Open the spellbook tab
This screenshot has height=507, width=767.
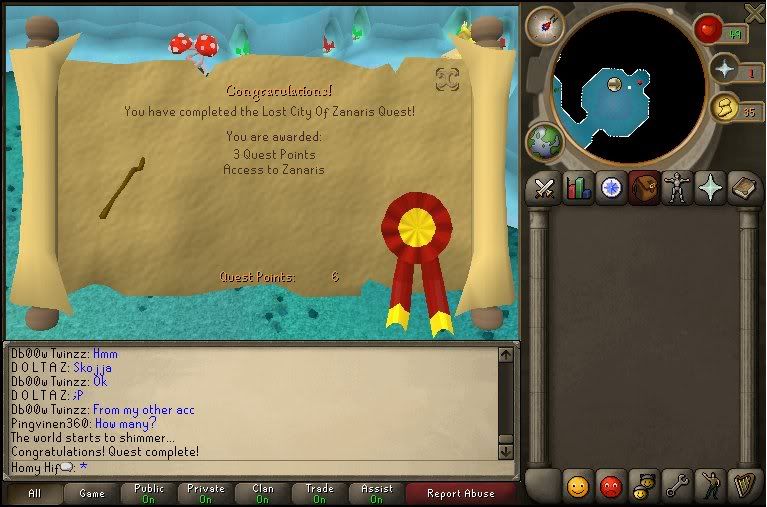pyautogui.click(x=743, y=188)
